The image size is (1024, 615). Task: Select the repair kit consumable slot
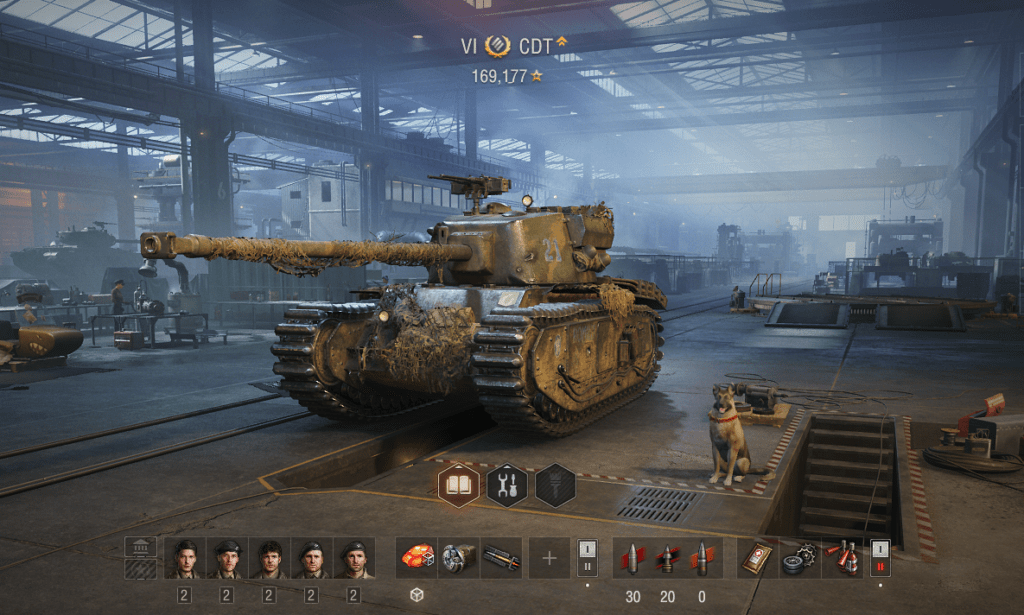click(800, 557)
